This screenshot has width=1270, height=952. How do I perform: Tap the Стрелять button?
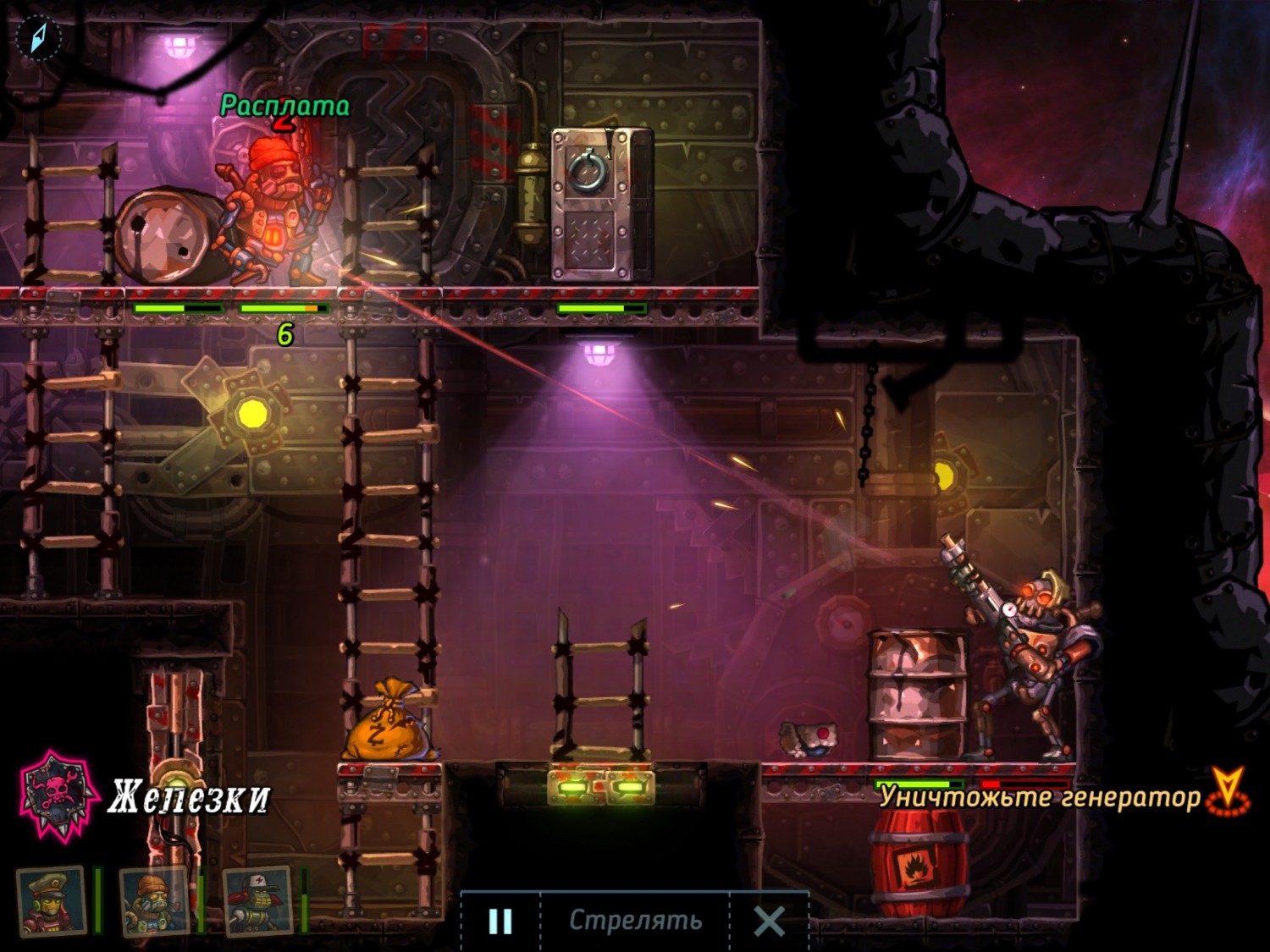pos(635,920)
